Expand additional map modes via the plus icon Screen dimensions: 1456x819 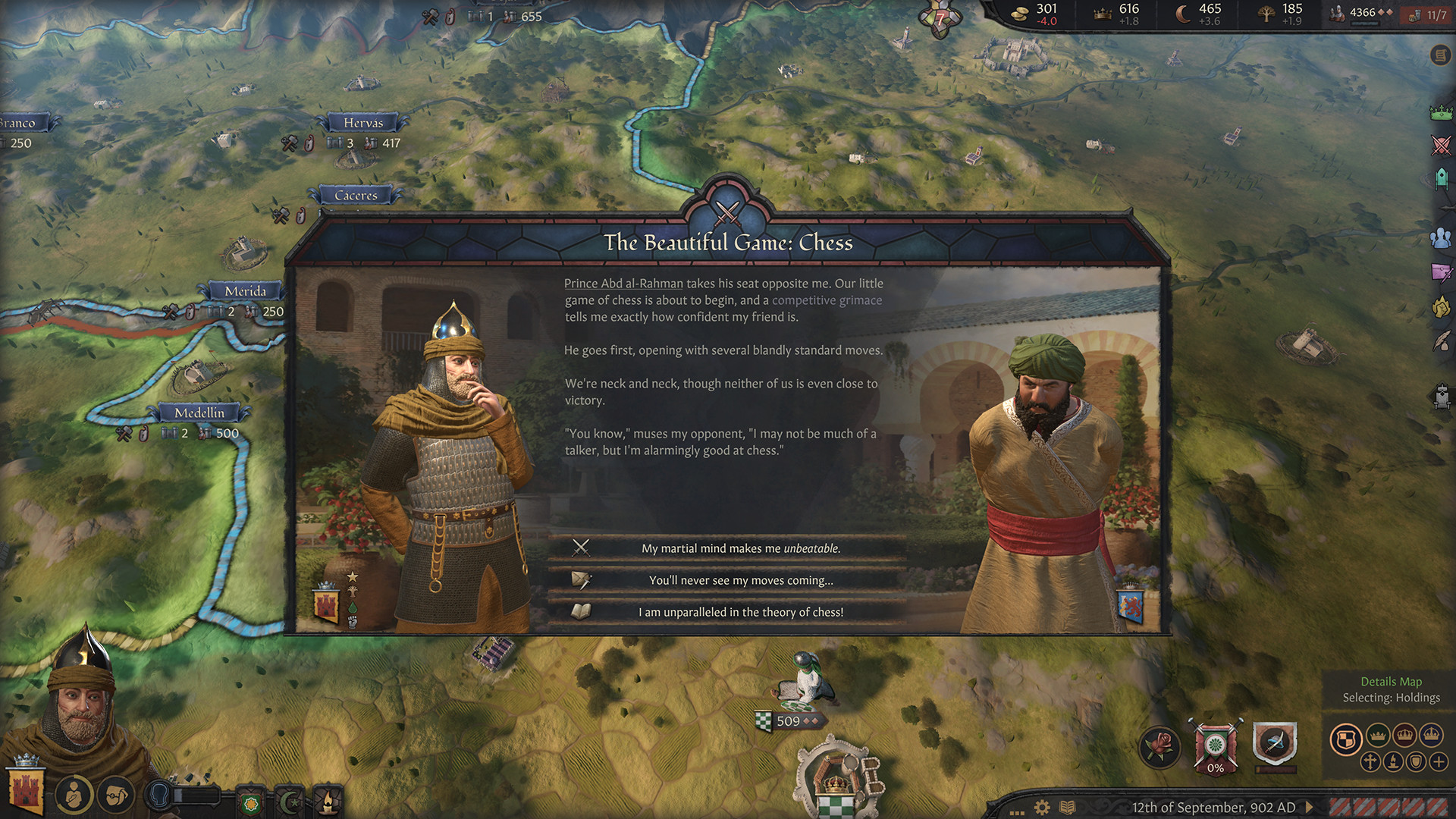tap(1439, 761)
